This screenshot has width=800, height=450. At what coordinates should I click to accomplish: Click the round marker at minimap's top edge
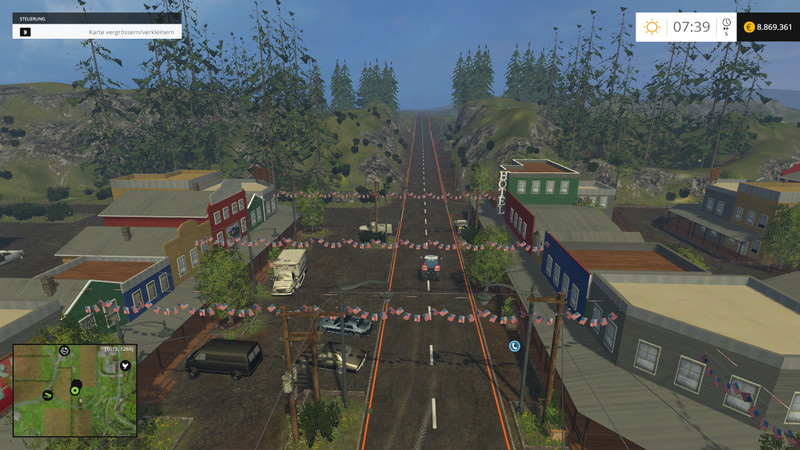[x=64, y=350]
